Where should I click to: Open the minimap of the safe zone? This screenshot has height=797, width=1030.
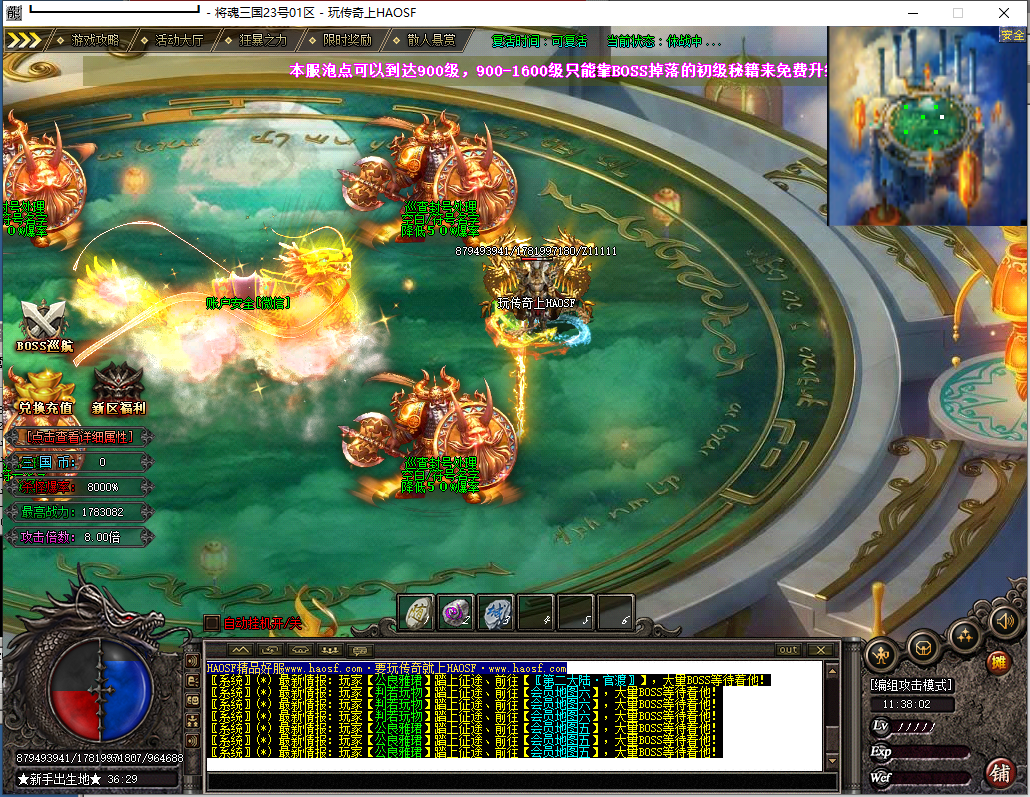[x=927, y=125]
